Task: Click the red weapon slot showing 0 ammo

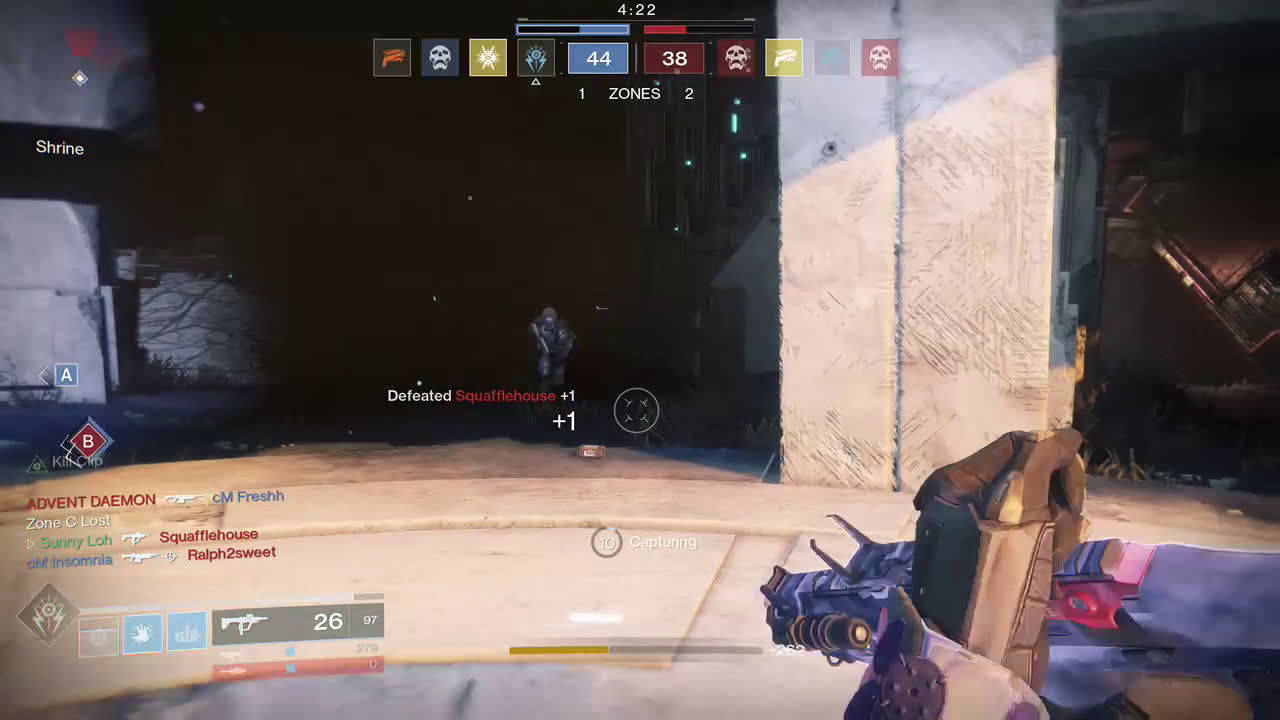Action: (297, 666)
